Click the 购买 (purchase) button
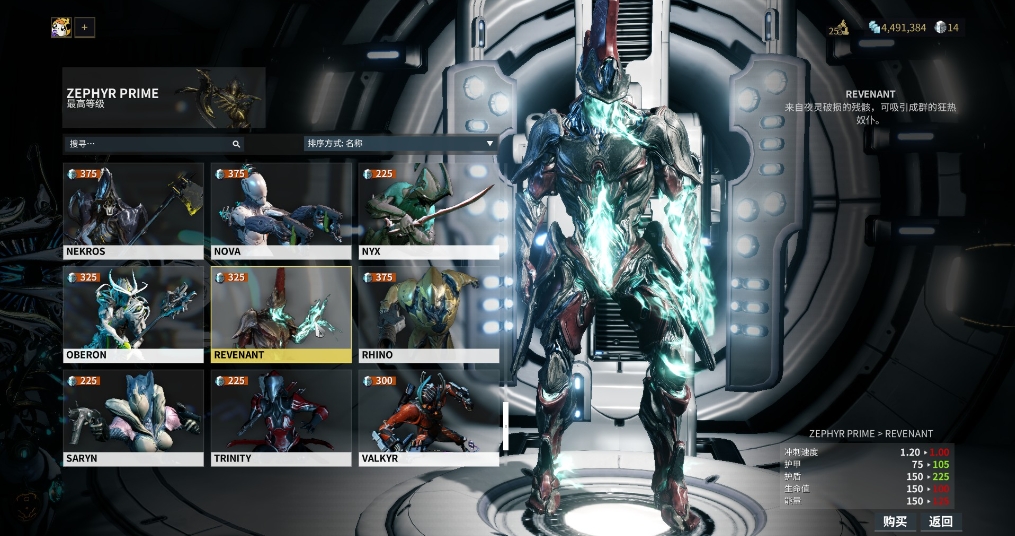The image size is (1015, 536). pyautogui.click(x=895, y=521)
